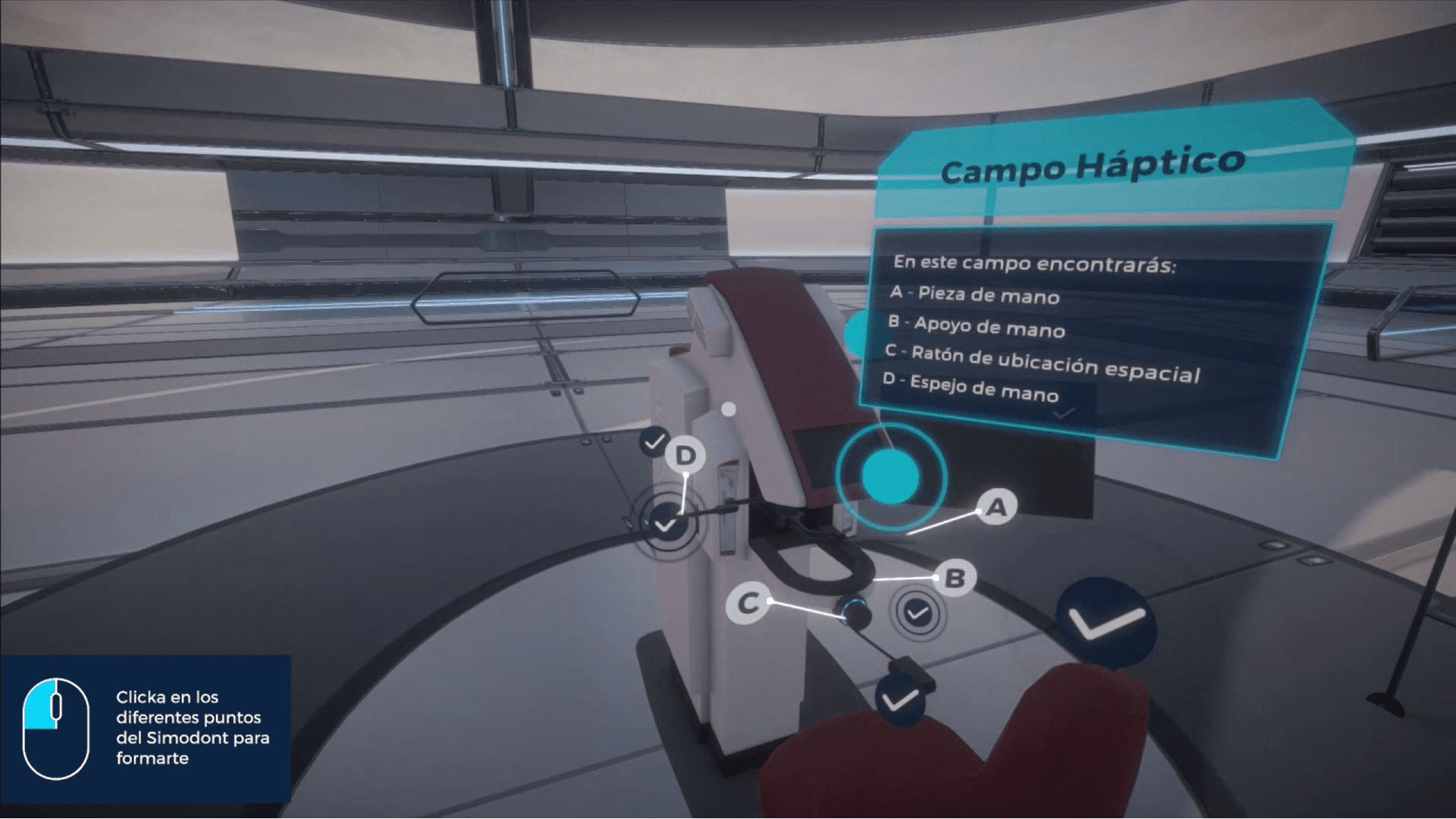Click the largest dark checkmark hotspot

tap(1106, 623)
